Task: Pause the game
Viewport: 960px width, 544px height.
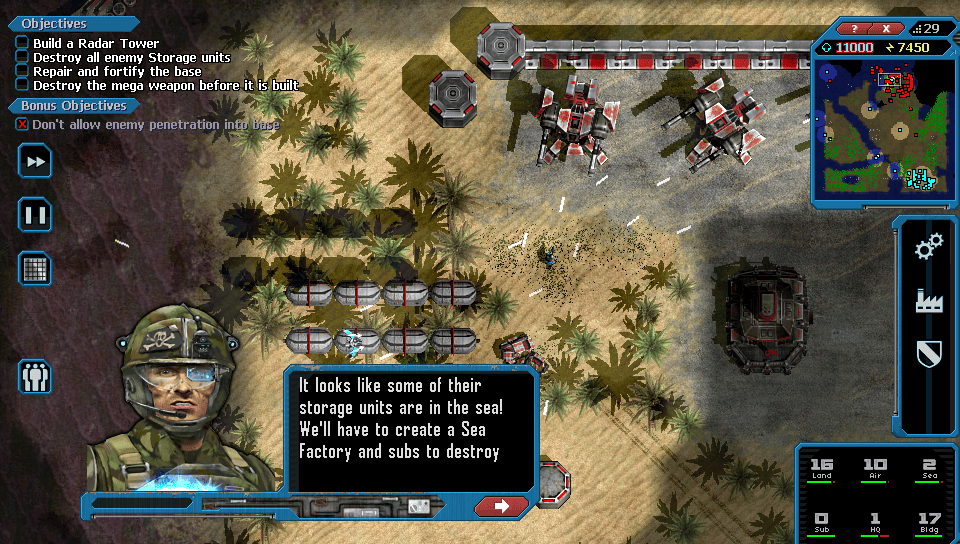Action: click(35, 214)
